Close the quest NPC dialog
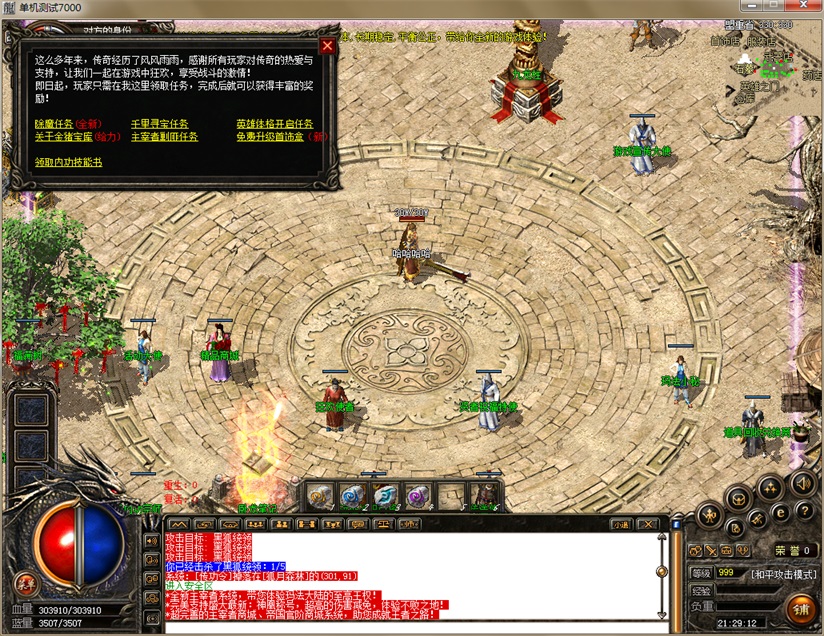The height and width of the screenshot is (636, 824). pos(327,45)
